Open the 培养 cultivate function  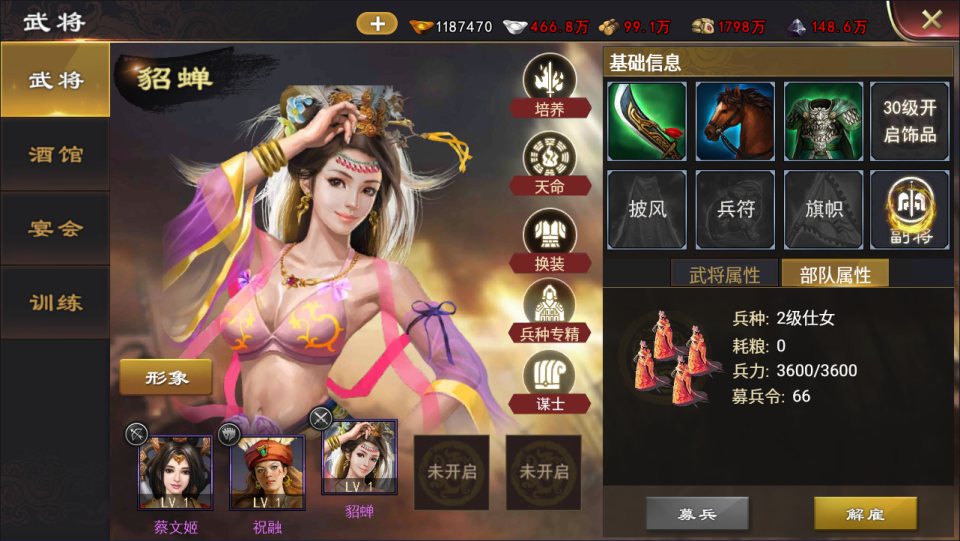[x=550, y=86]
